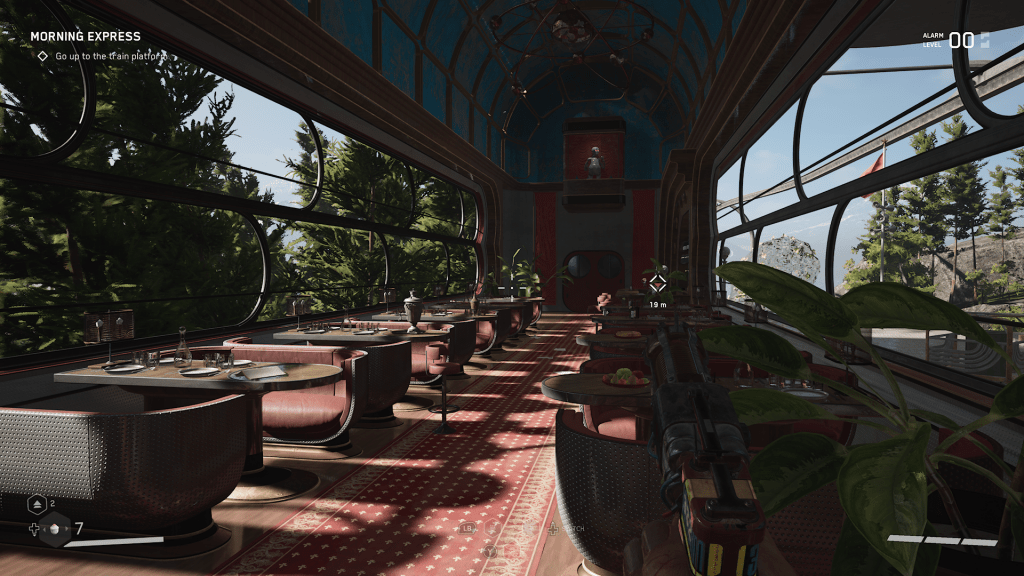Screen dimensions: 1024x576
Task: Click the hexagon eject-arrow gadget icon
Action: click(x=36, y=505)
